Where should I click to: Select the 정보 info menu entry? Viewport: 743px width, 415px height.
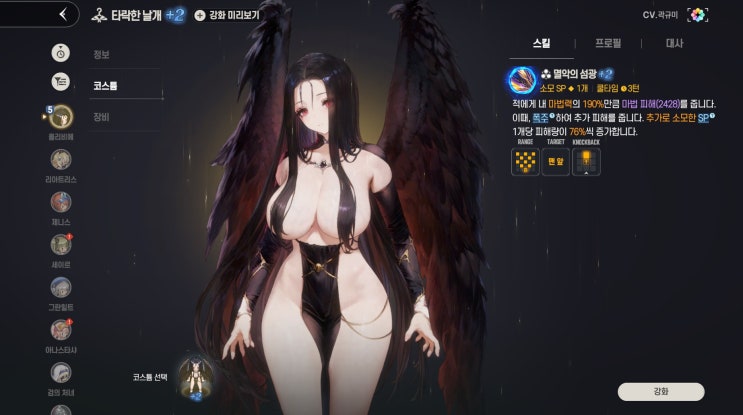(101, 56)
